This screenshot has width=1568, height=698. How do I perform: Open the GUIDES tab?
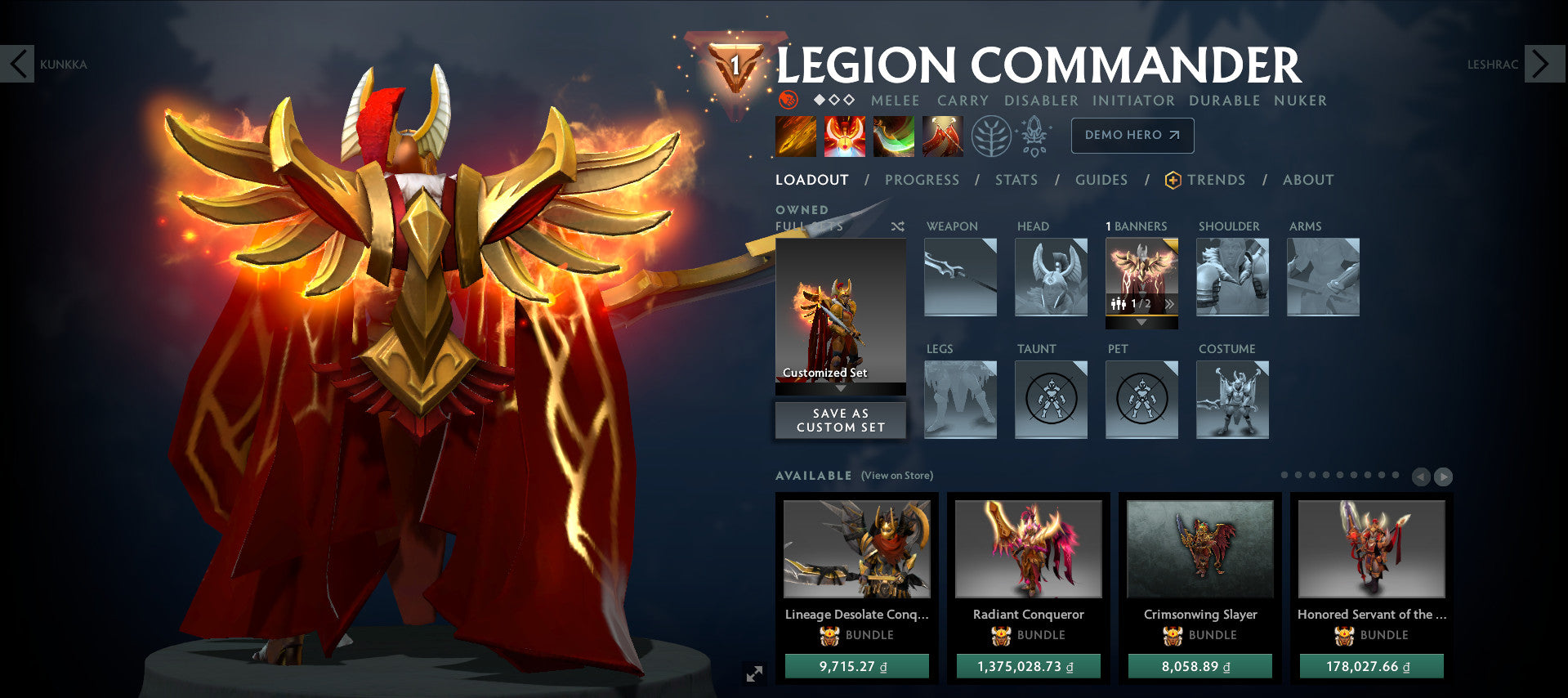pos(1101,180)
